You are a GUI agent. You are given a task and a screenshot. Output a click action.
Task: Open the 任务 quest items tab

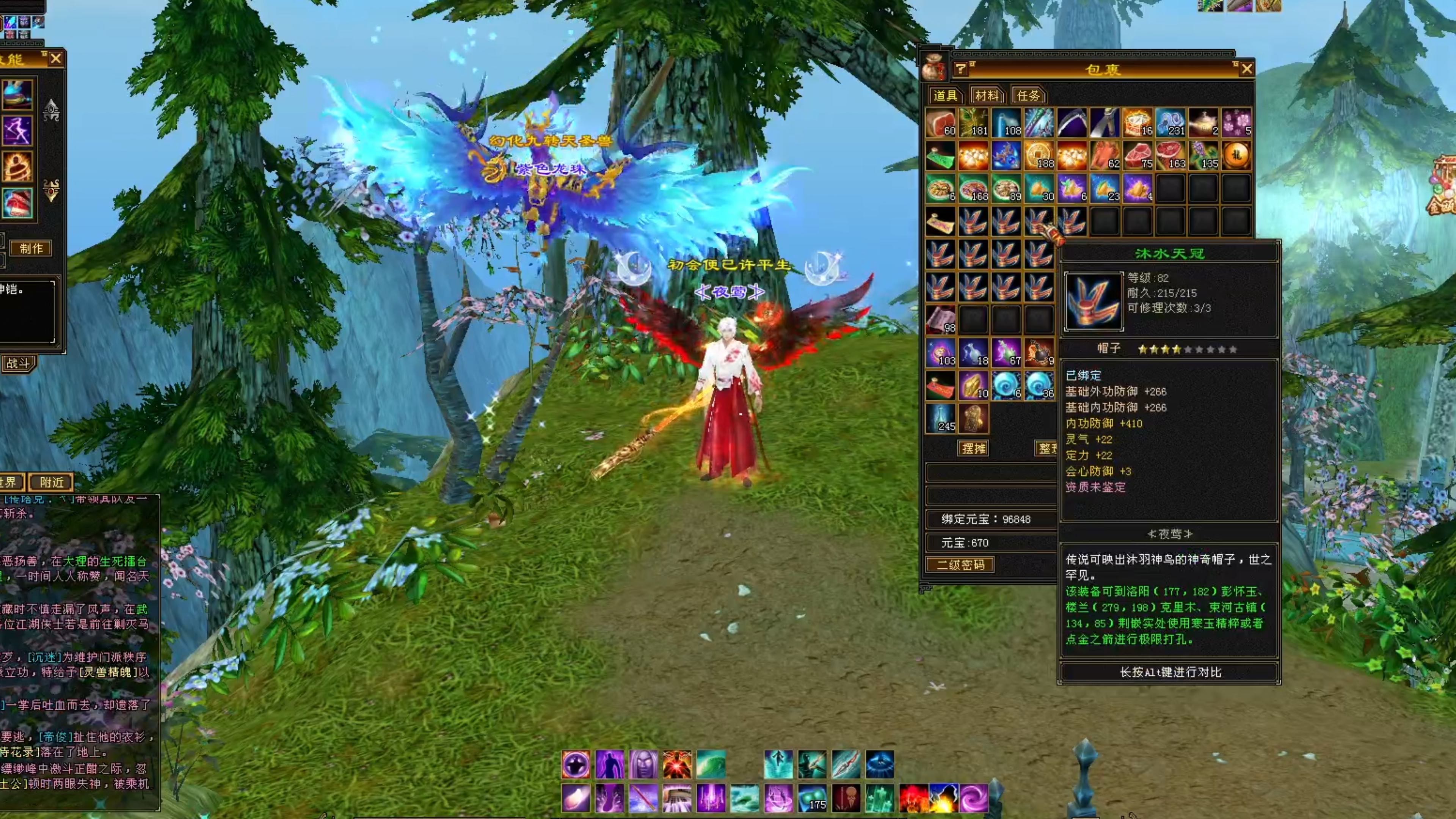pos(1028,96)
